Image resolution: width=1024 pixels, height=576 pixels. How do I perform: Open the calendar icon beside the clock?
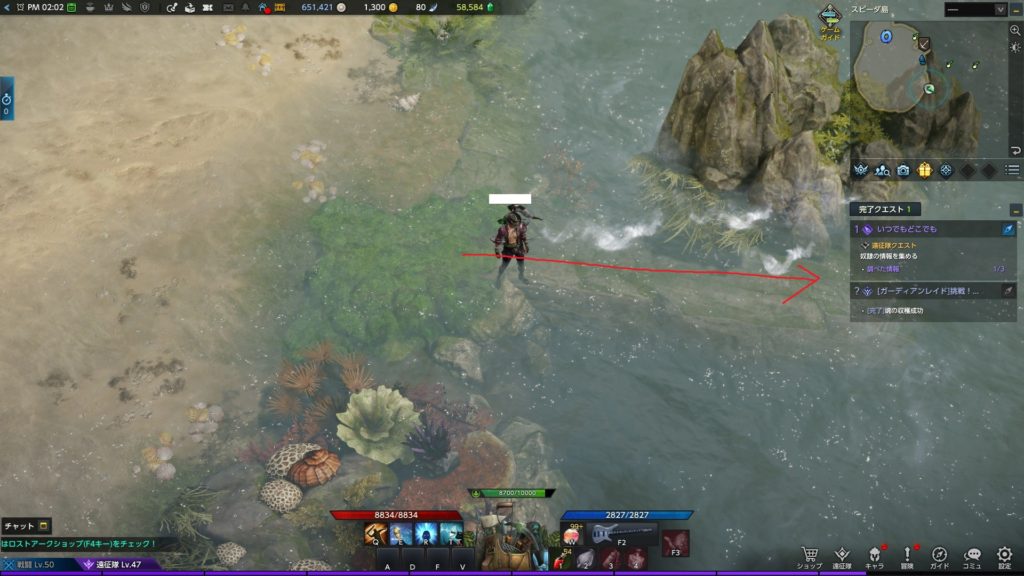pos(72,8)
